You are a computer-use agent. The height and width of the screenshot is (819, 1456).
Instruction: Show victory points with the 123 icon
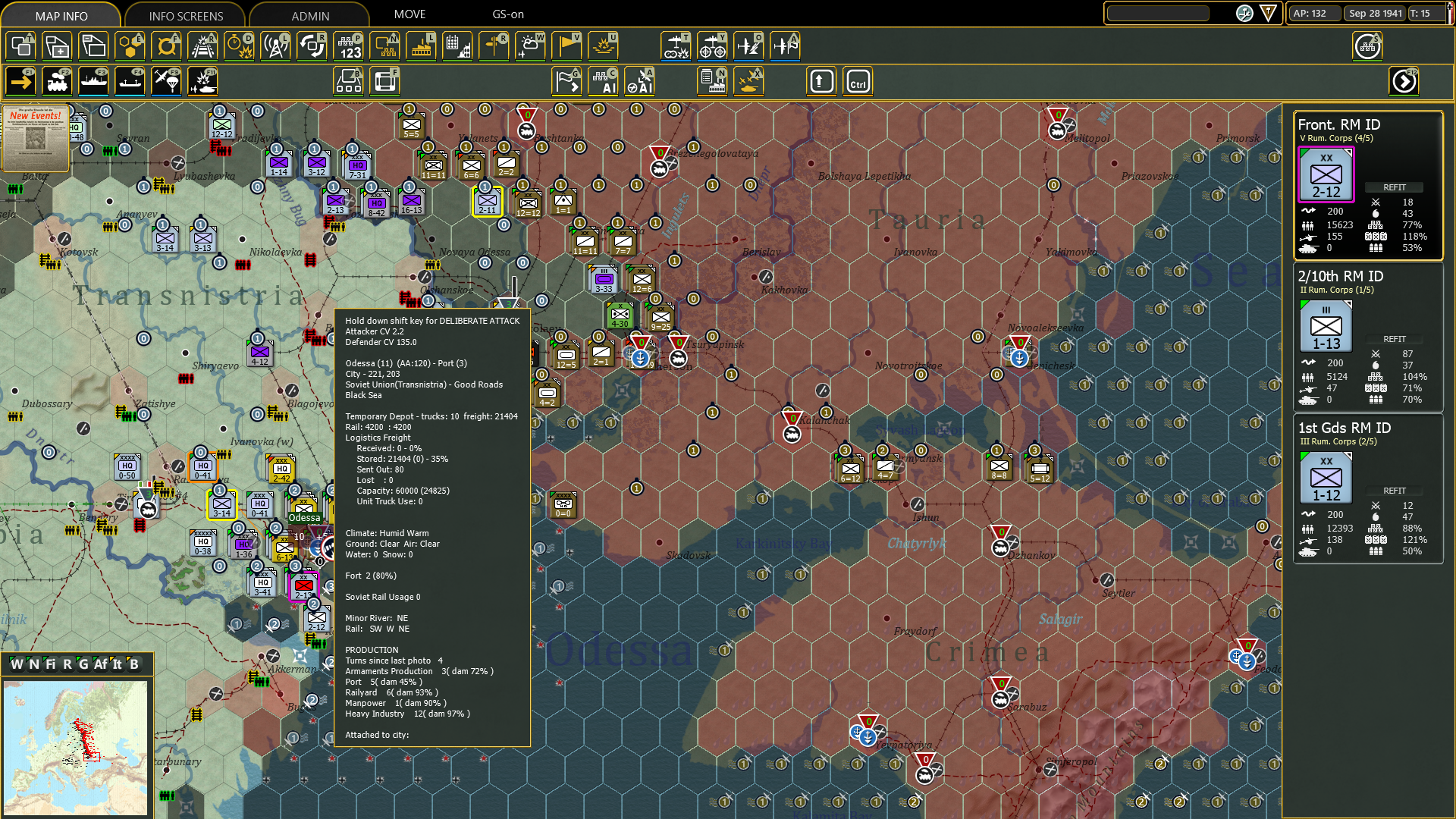[348, 47]
